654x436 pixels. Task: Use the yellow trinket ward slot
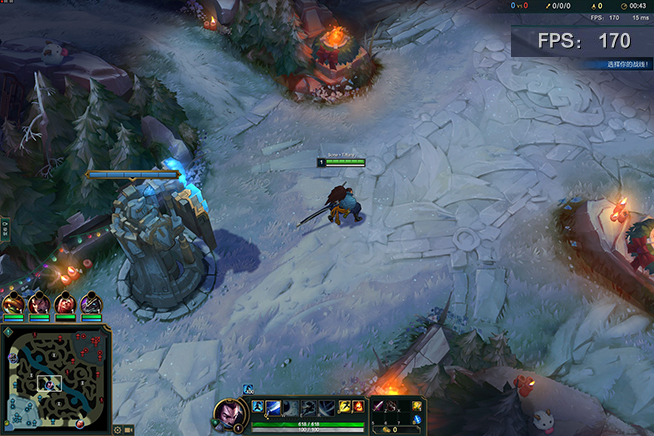point(417,405)
